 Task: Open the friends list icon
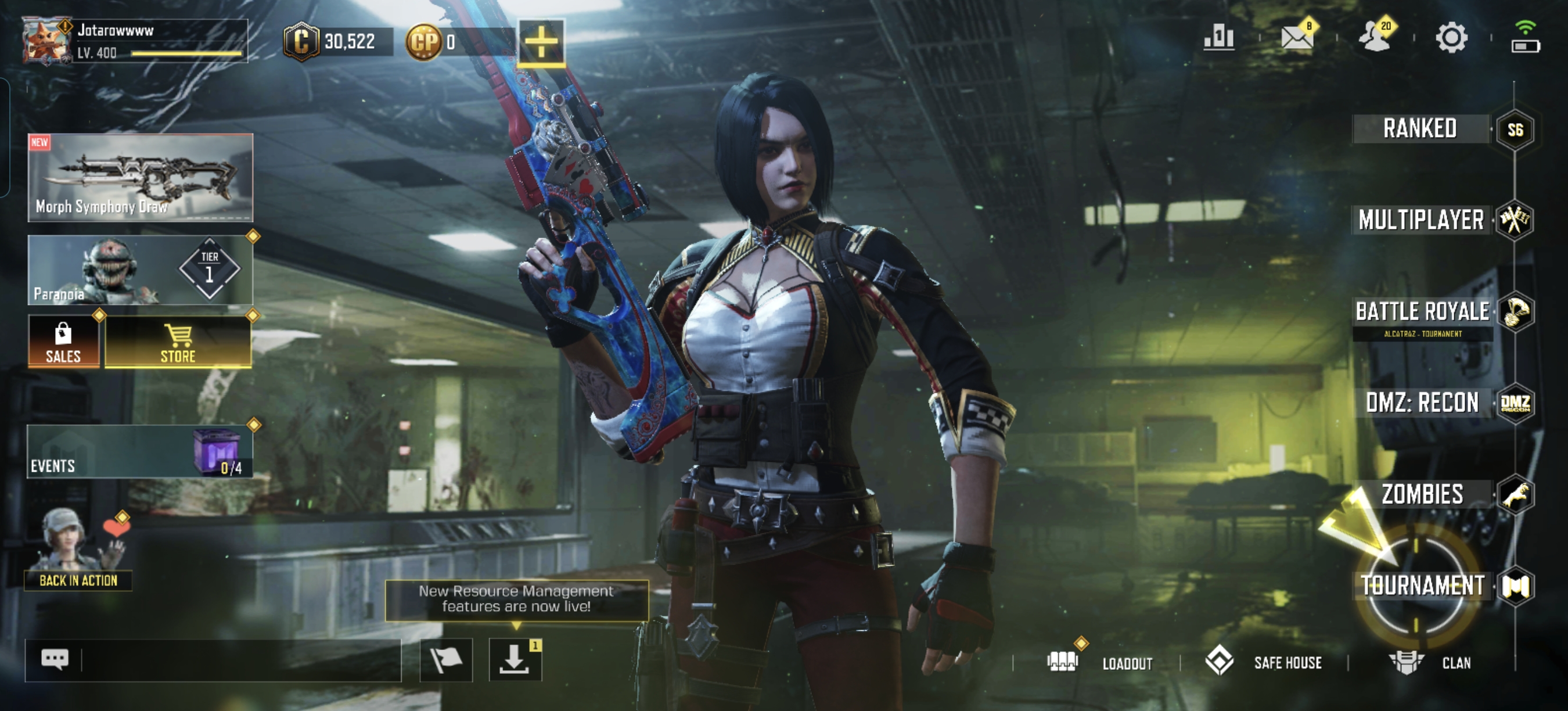[x=1375, y=38]
